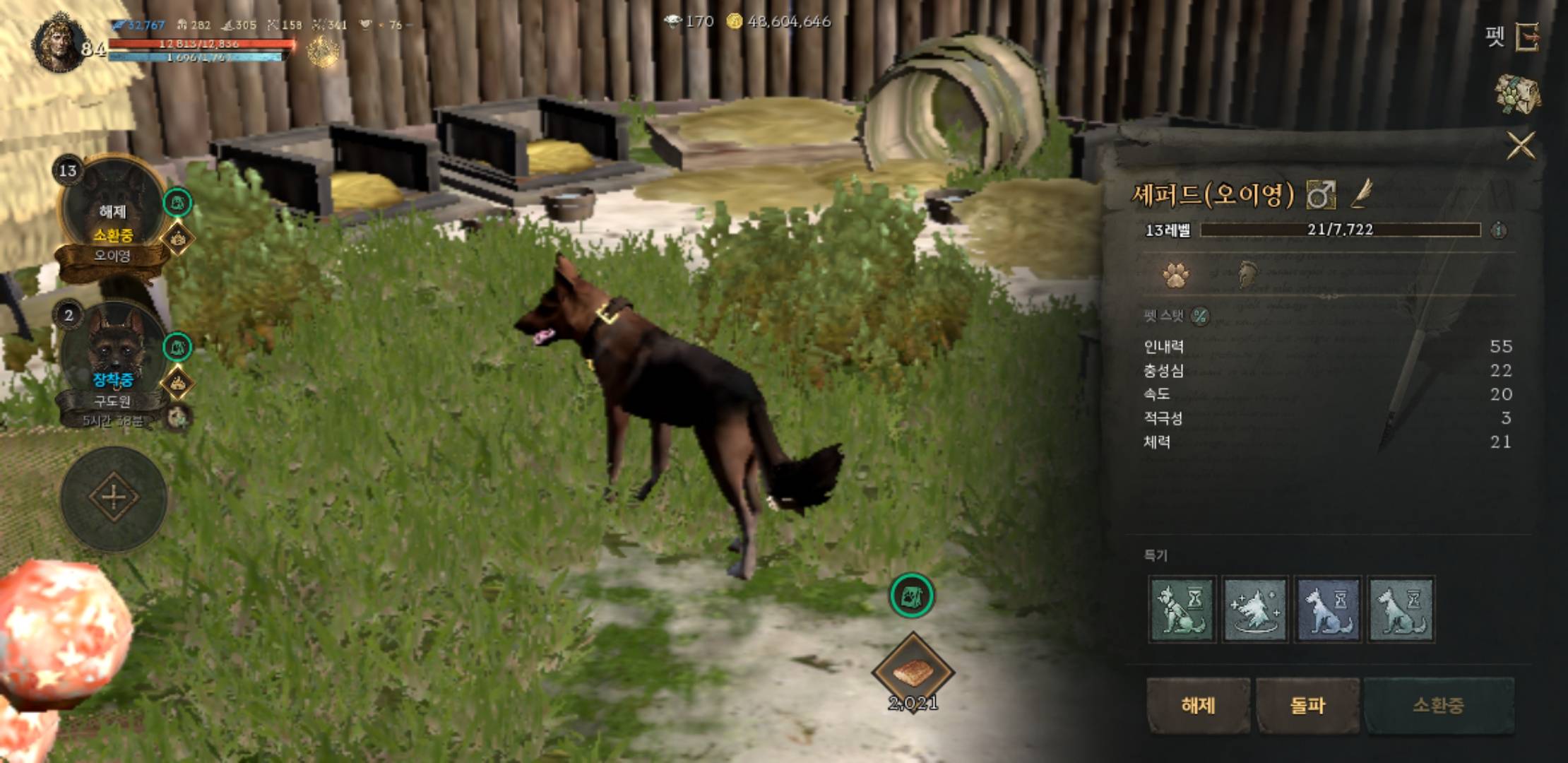
Task: Switch to the paw print tab
Action: click(1175, 275)
